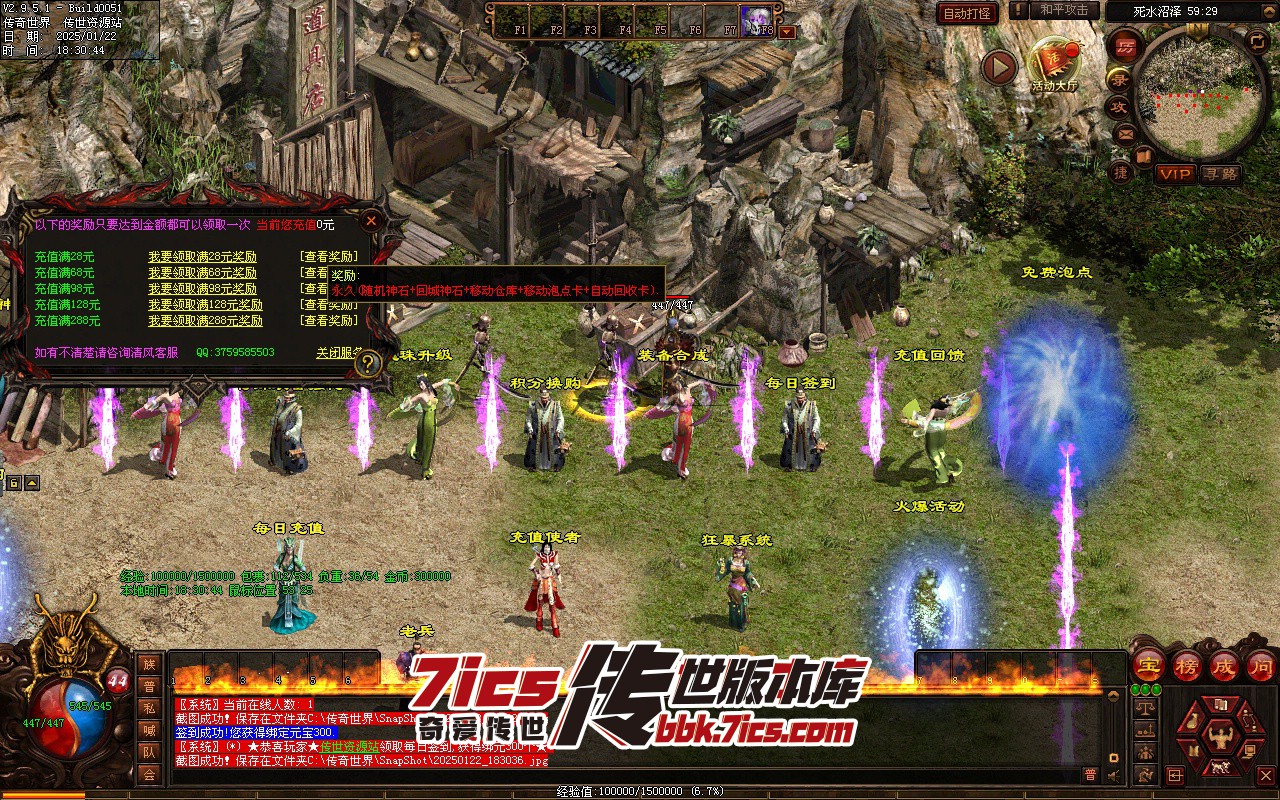Switch chat to the 队 team channel
The height and width of the screenshot is (800, 1280).
pos(149,751)
